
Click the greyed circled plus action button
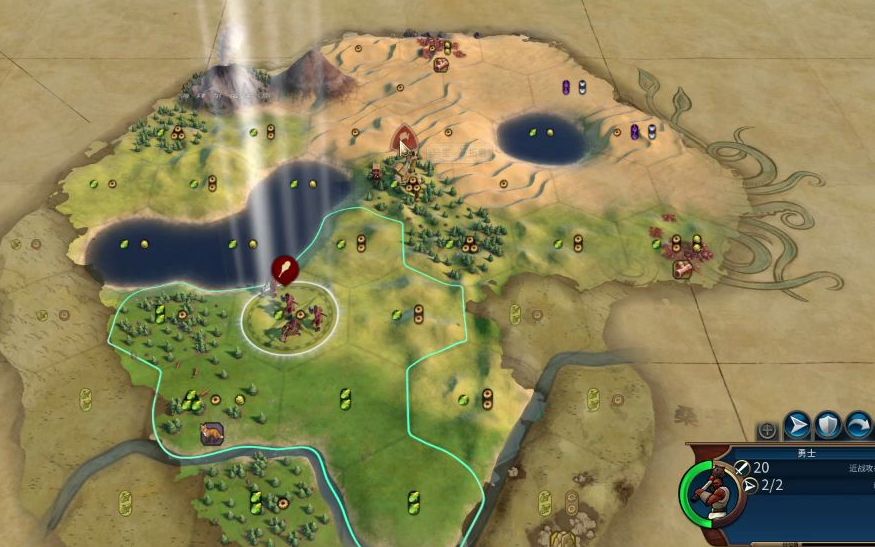point(767,430)
